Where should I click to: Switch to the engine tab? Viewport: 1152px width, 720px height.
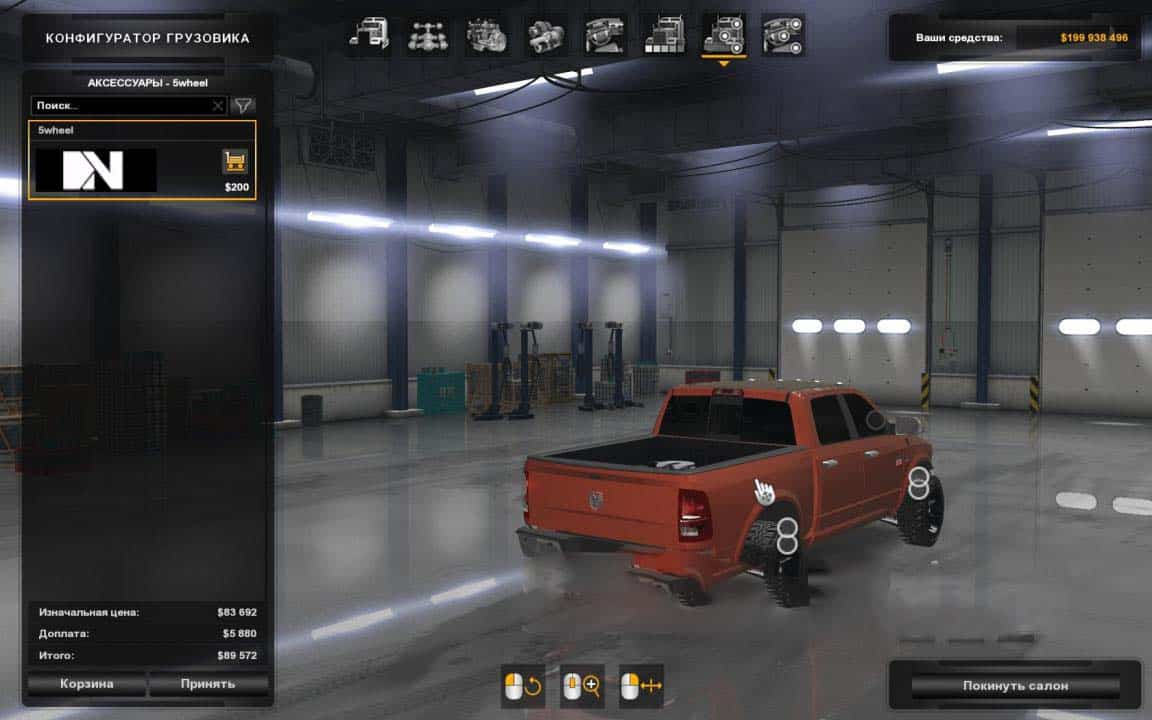[486, 35]
